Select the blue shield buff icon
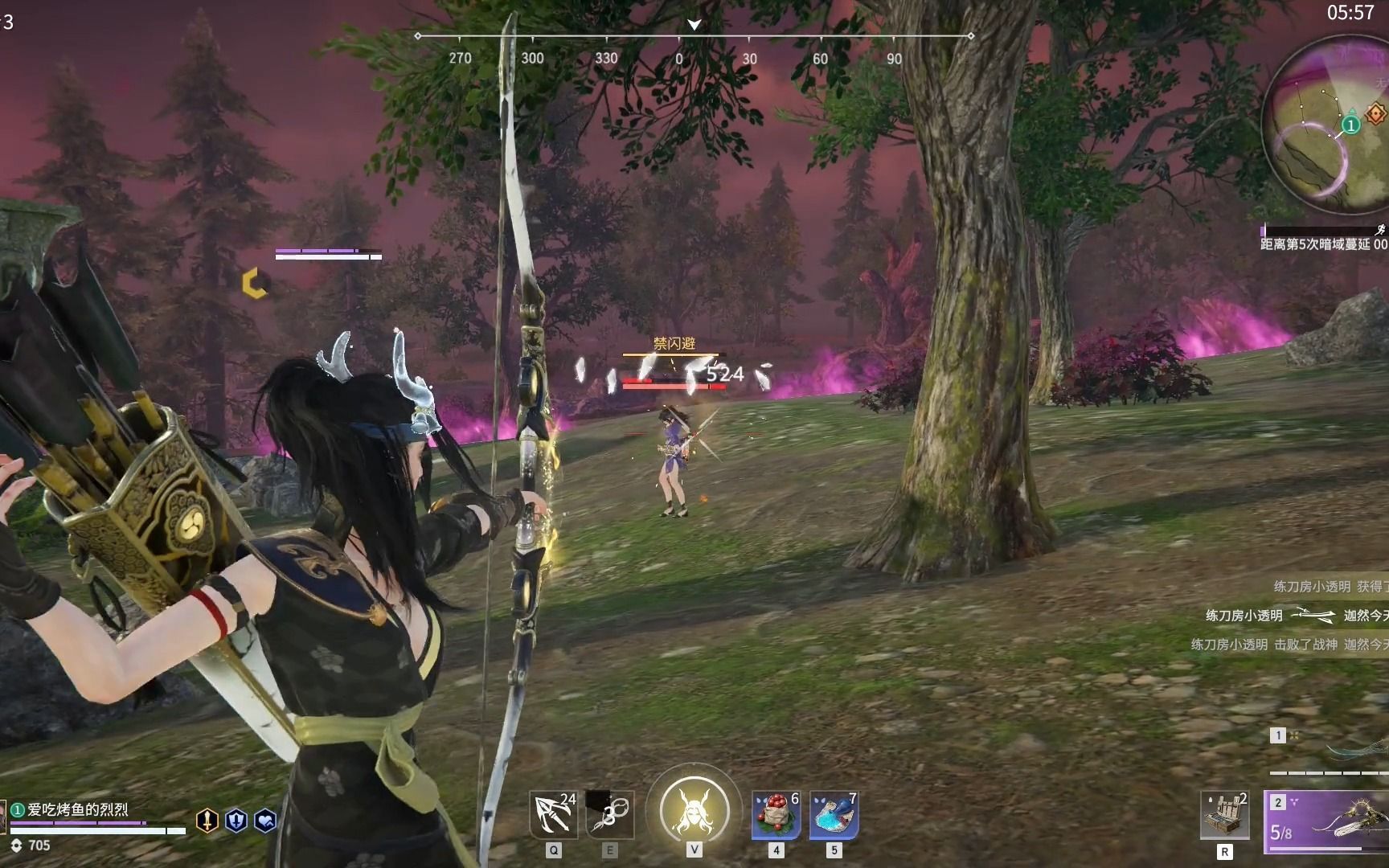Image resolution: width=1389 pixels, height=868 pixels. coord(236,820)
